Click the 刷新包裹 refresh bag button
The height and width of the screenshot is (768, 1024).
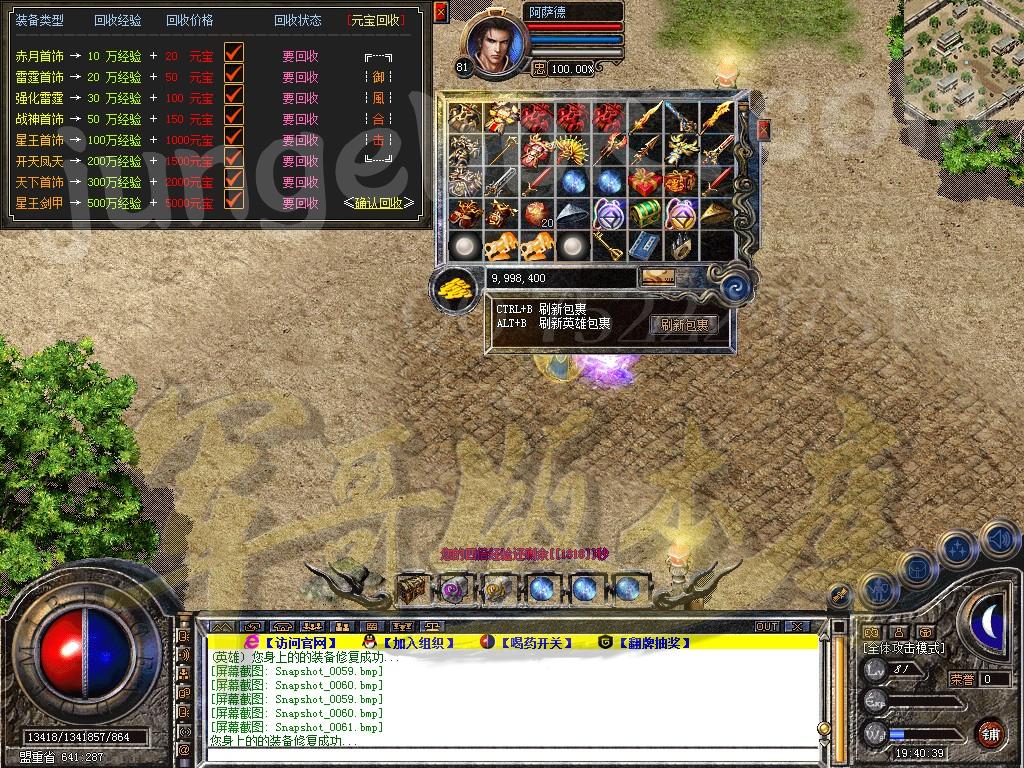pos(684,325)
